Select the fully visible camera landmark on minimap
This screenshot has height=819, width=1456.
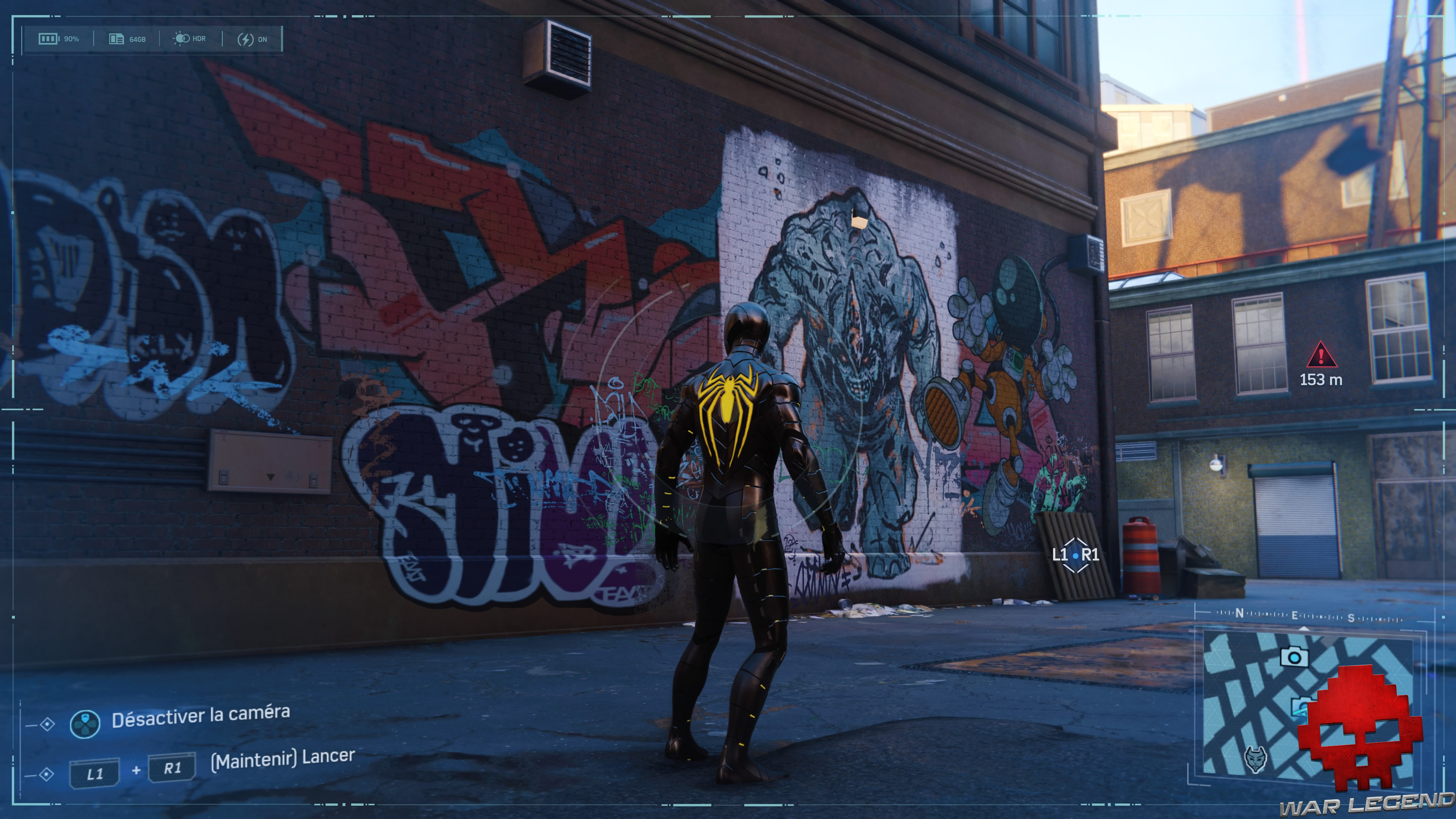point(1293,657)
